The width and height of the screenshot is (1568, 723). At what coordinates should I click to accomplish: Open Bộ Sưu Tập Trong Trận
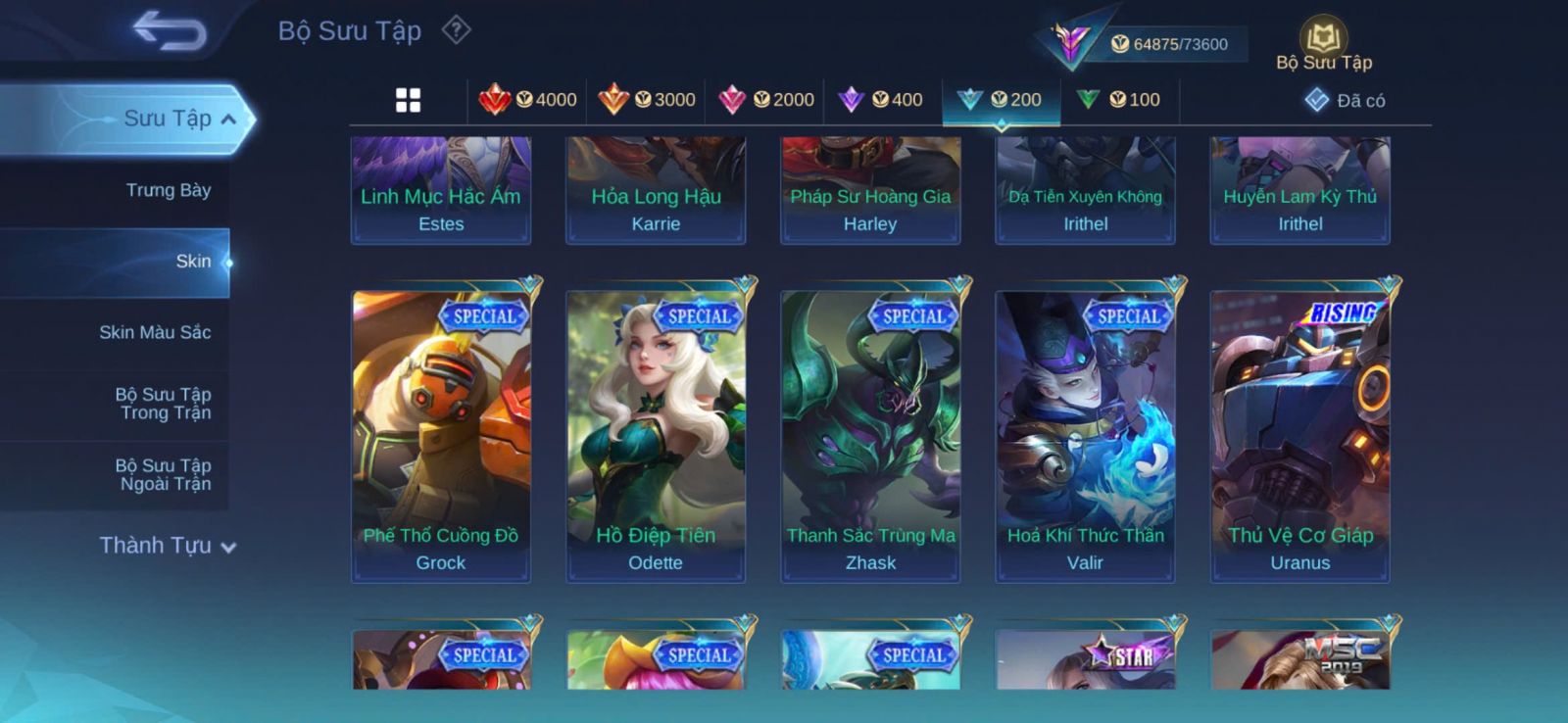(x=164, y=404)
